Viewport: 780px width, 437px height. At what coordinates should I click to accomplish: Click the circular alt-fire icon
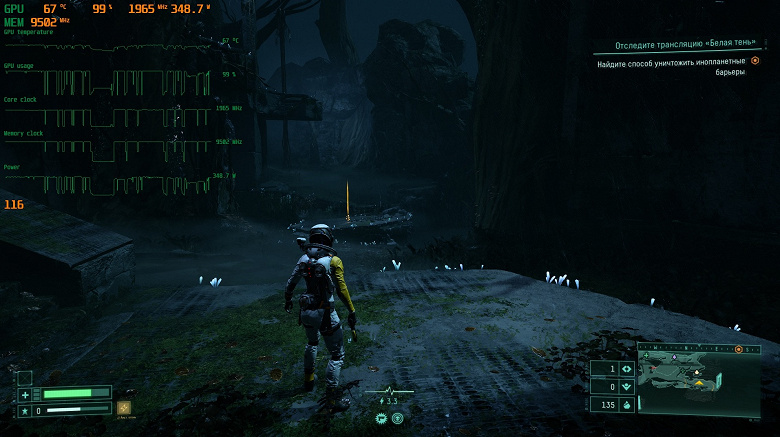click(397, 418)
